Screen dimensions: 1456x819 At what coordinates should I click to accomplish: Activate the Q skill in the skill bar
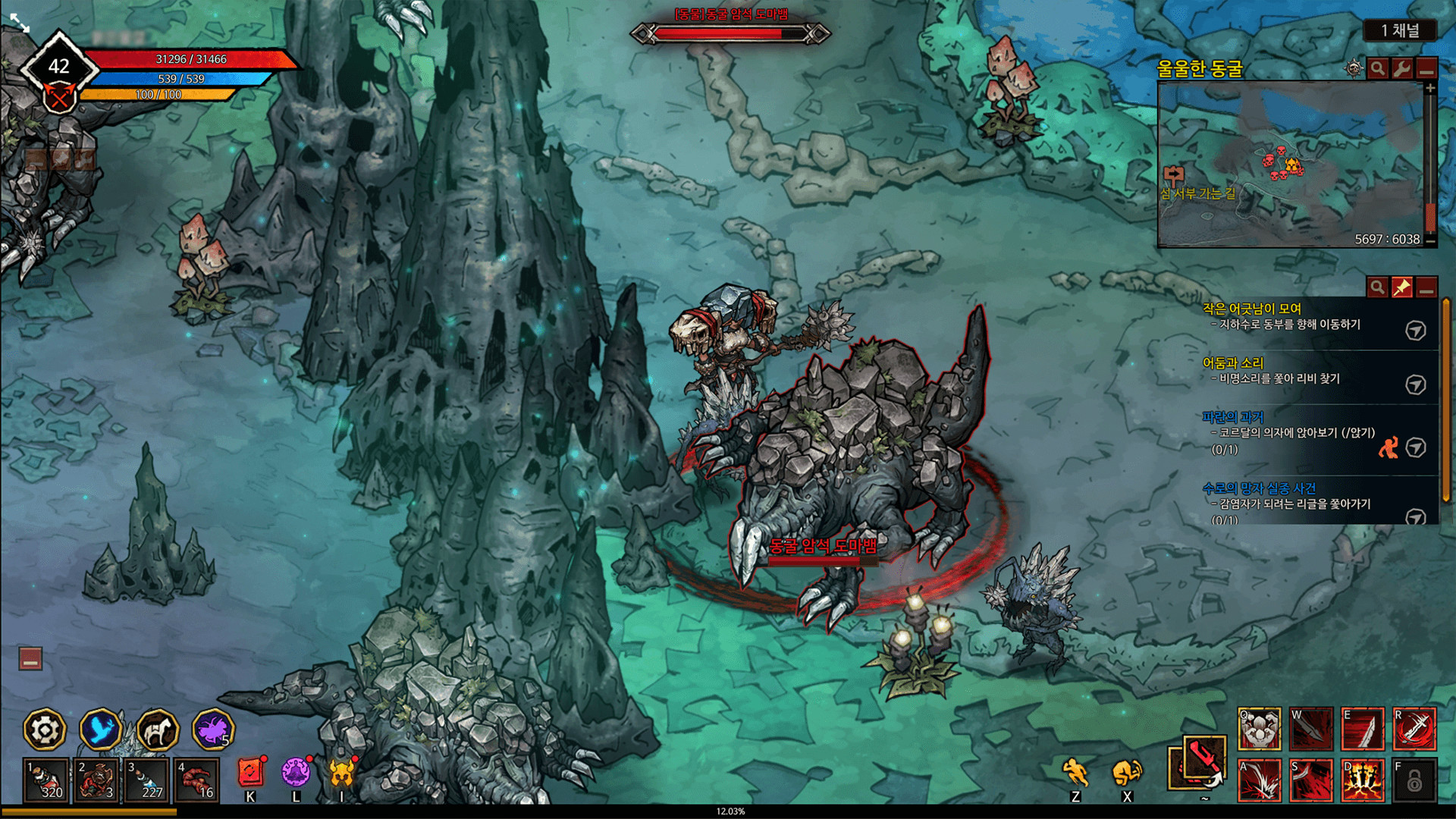pyautogui.click(x=1258, y=727)
